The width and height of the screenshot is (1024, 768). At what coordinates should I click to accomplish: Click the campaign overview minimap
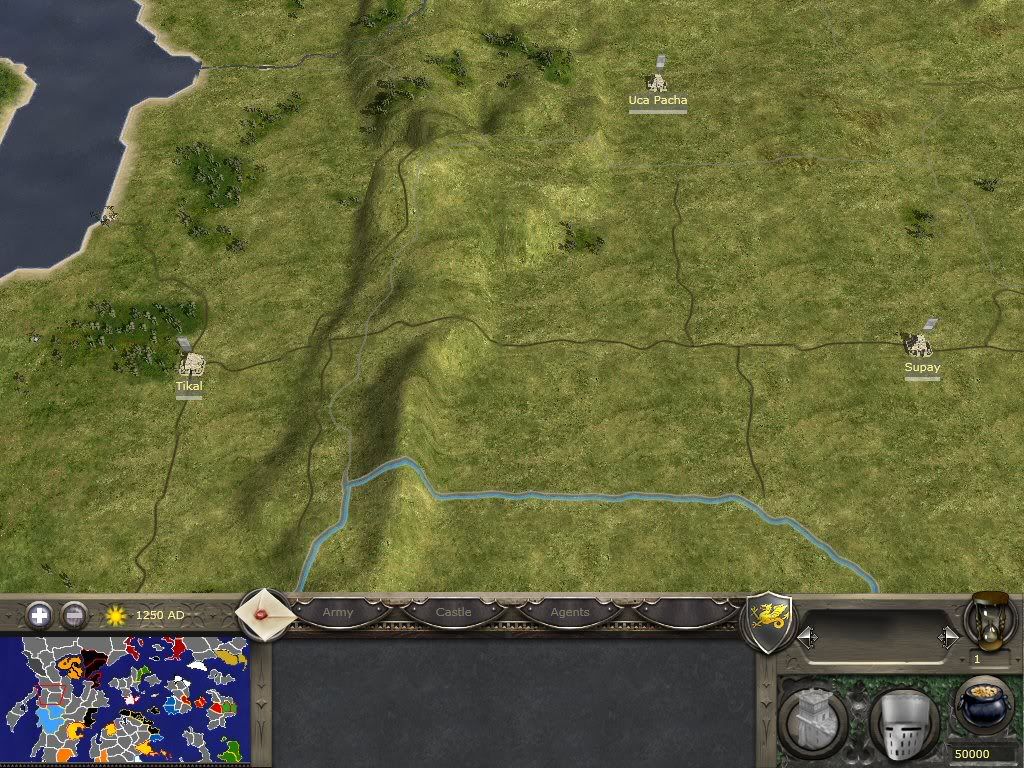click(x=126, y=699)
